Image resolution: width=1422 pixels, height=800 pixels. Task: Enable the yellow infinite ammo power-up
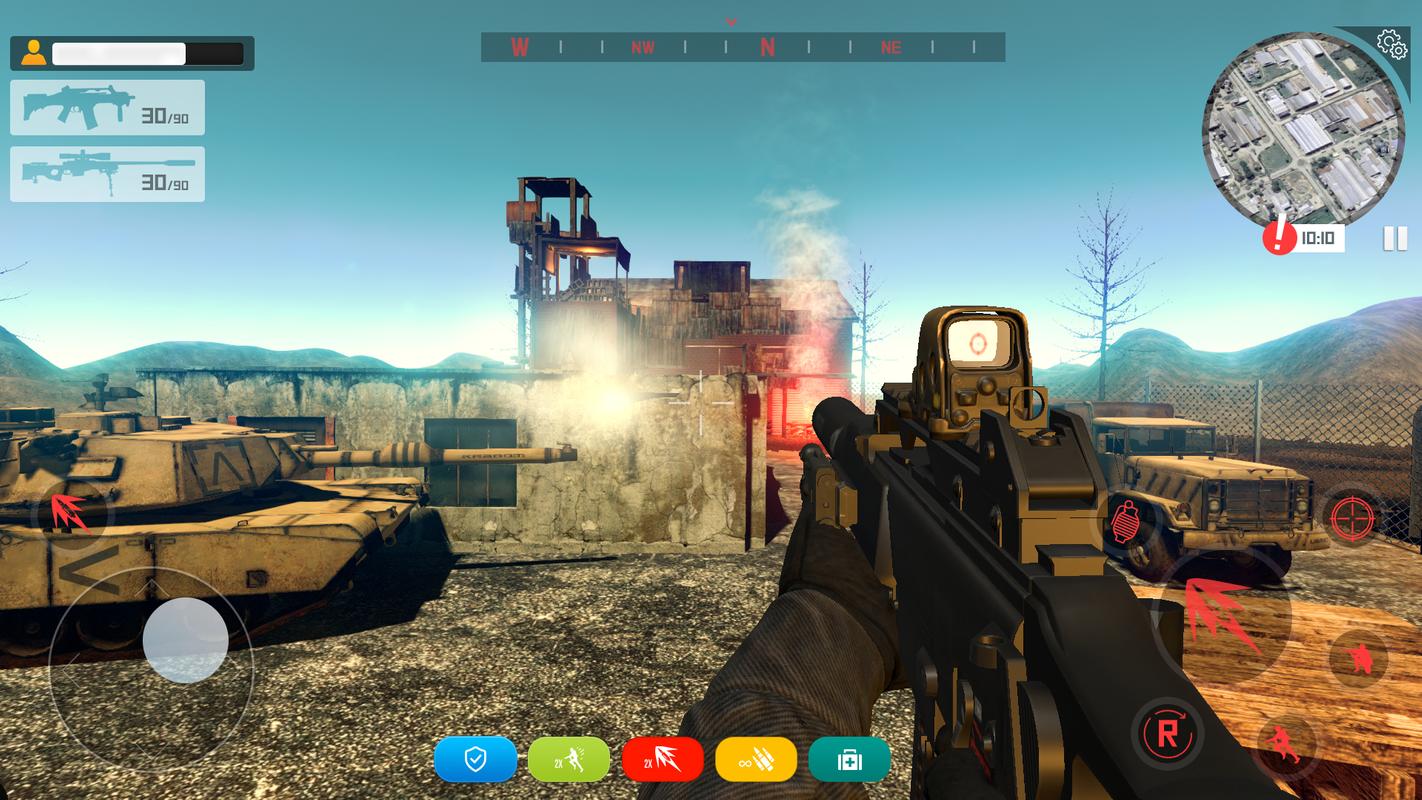coord(756,760)
